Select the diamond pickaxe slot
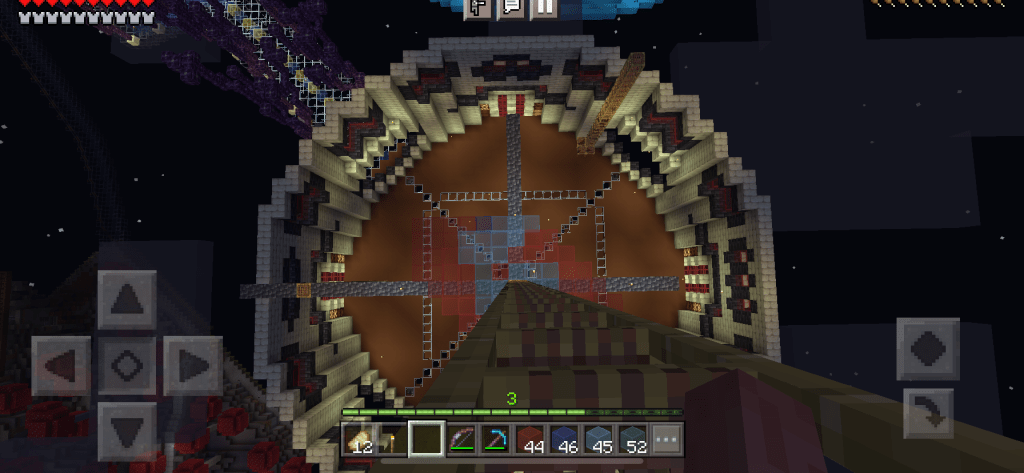Image resolution: width=1024 pixels, height=473 pixels. tap(496, 440)
